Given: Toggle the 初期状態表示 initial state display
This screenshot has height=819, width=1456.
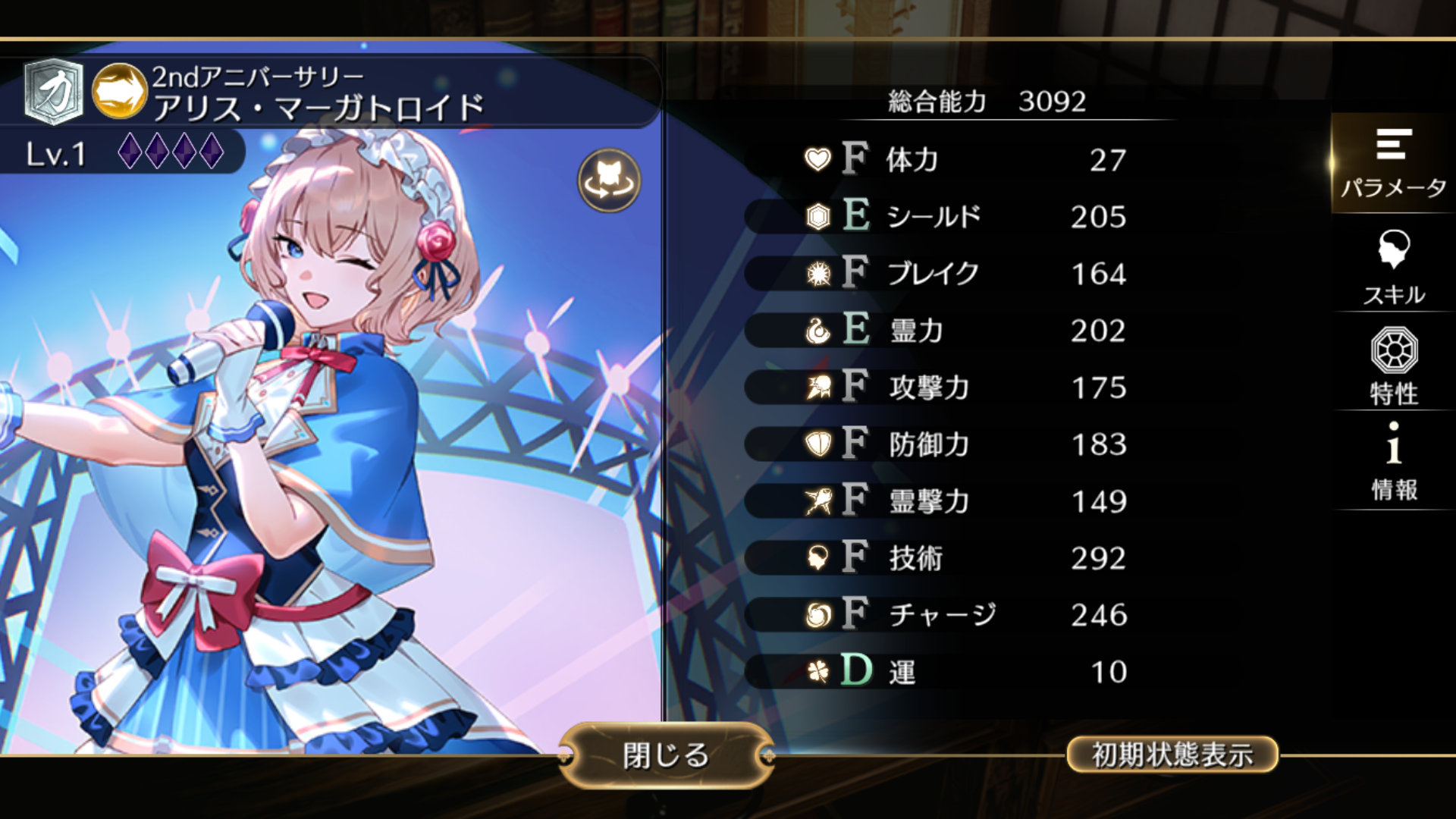Looking at the screenshot, I should coord(1172,755).
